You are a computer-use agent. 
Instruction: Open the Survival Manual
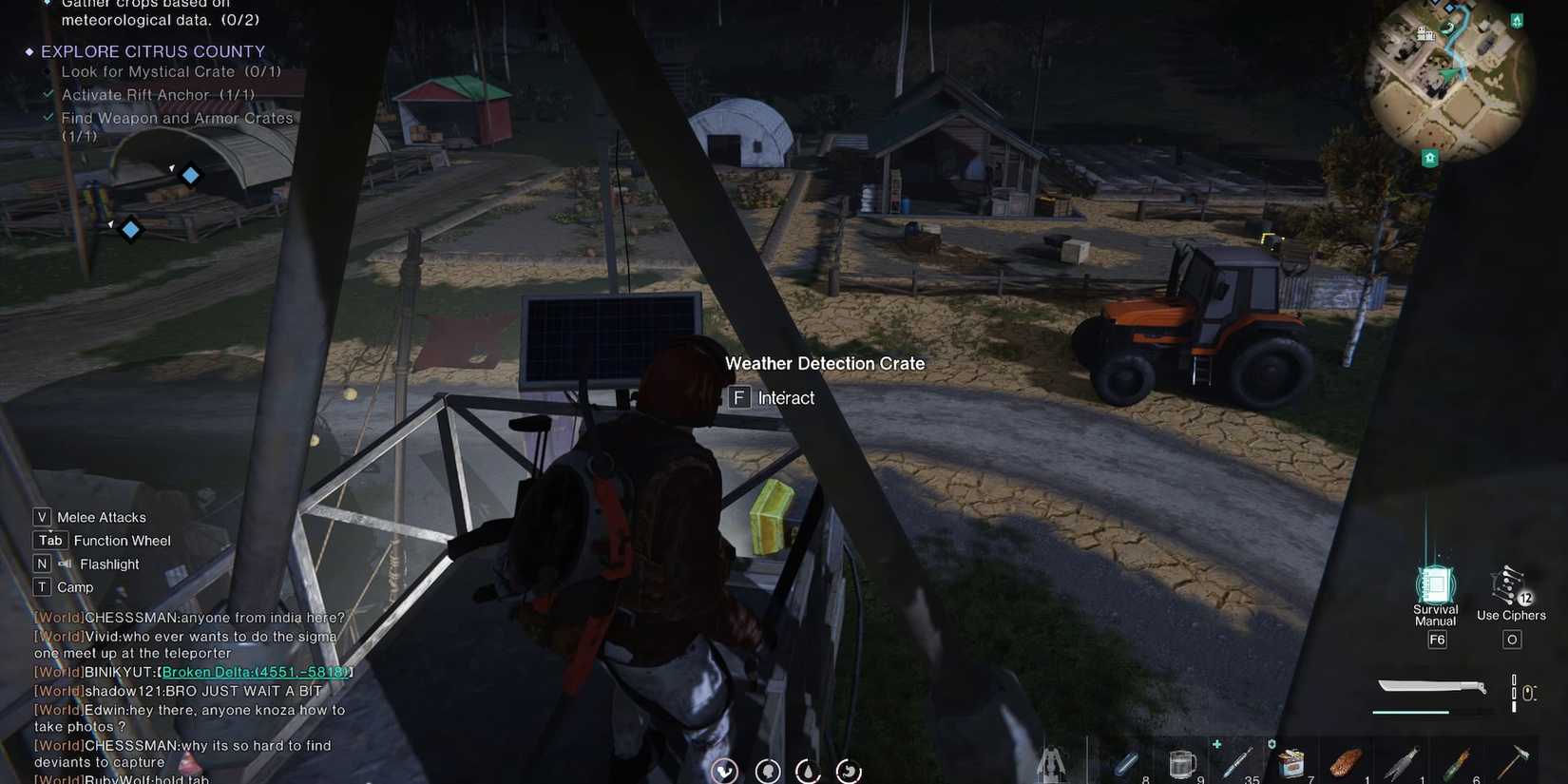click(1435, 586)
